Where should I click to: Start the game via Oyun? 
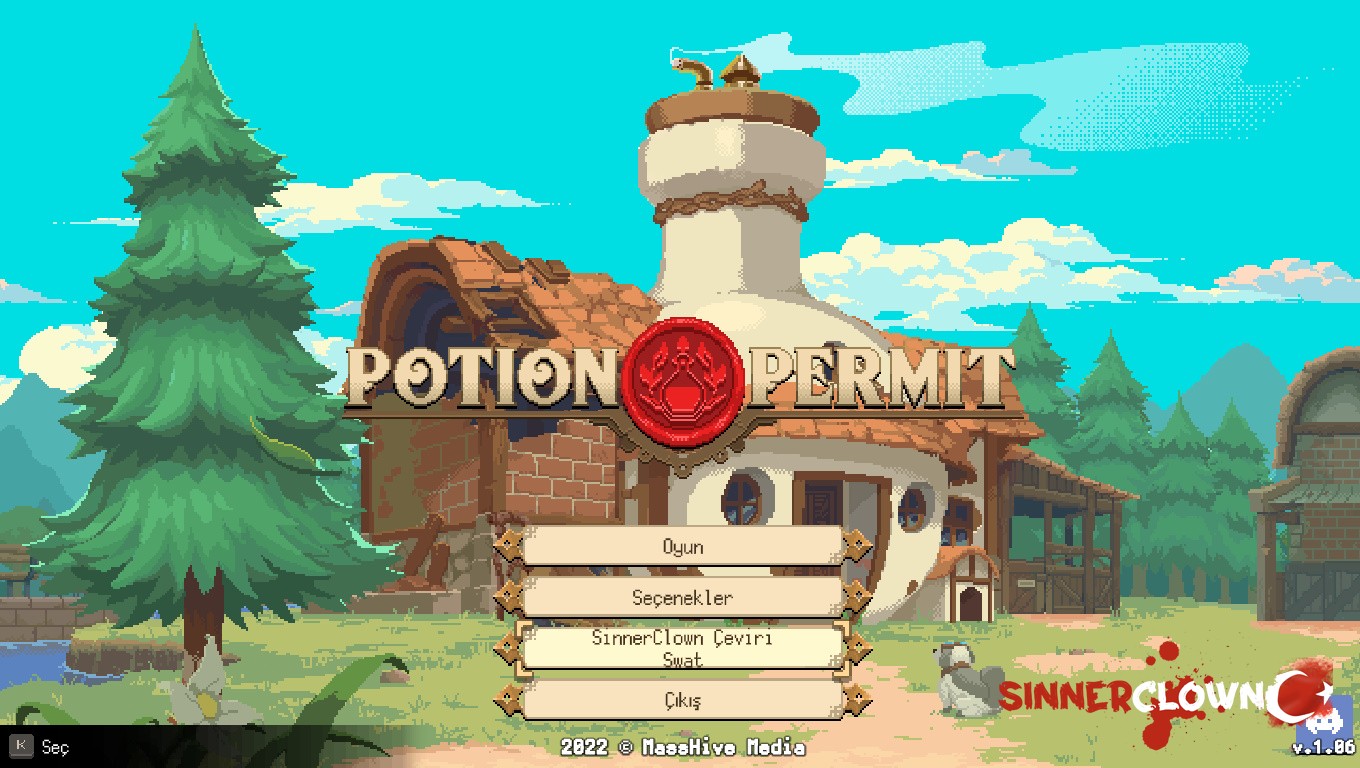click(683, 547)
